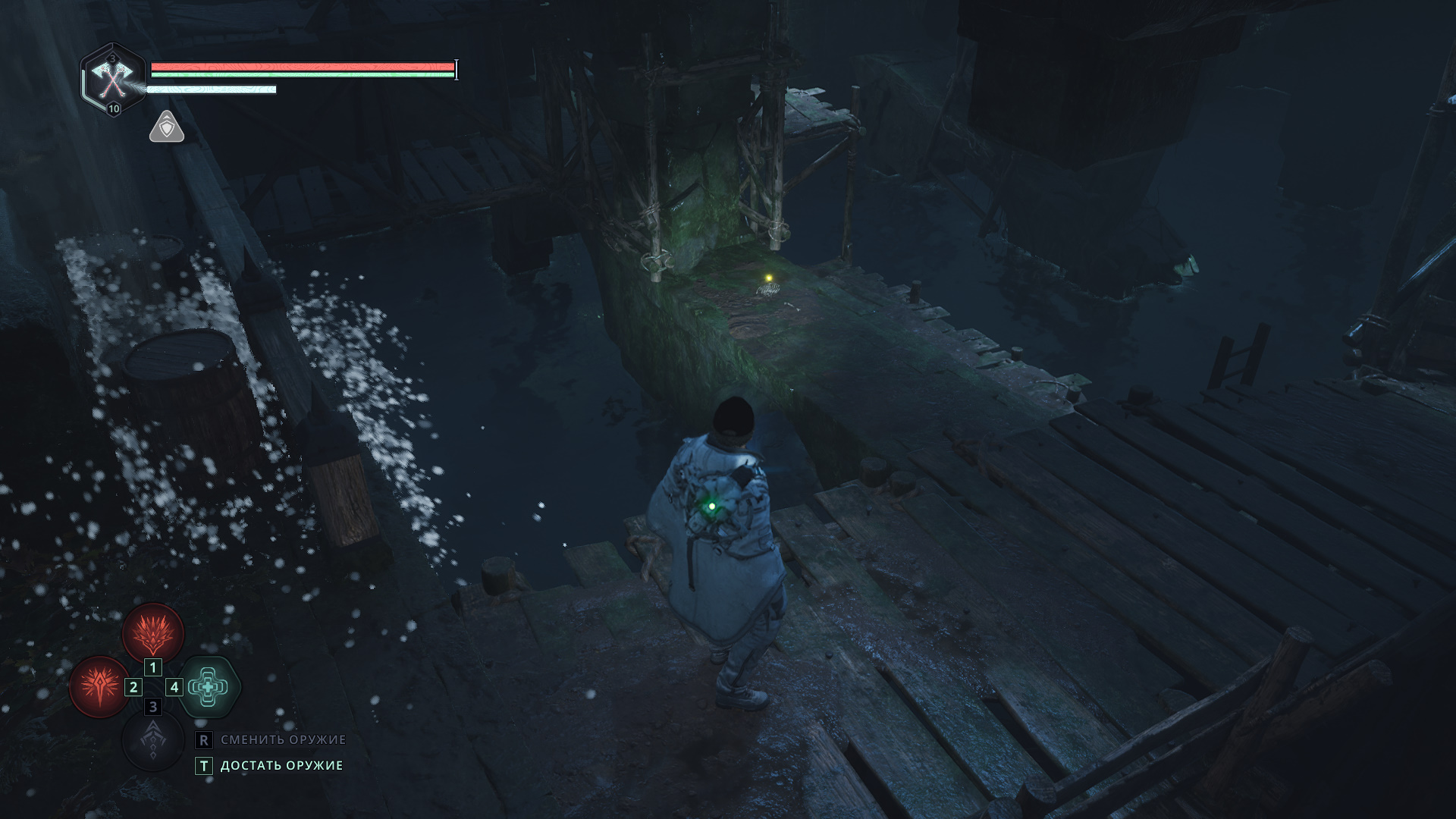Activate the red dragon-head ability in slot 1

coord(153,632)
